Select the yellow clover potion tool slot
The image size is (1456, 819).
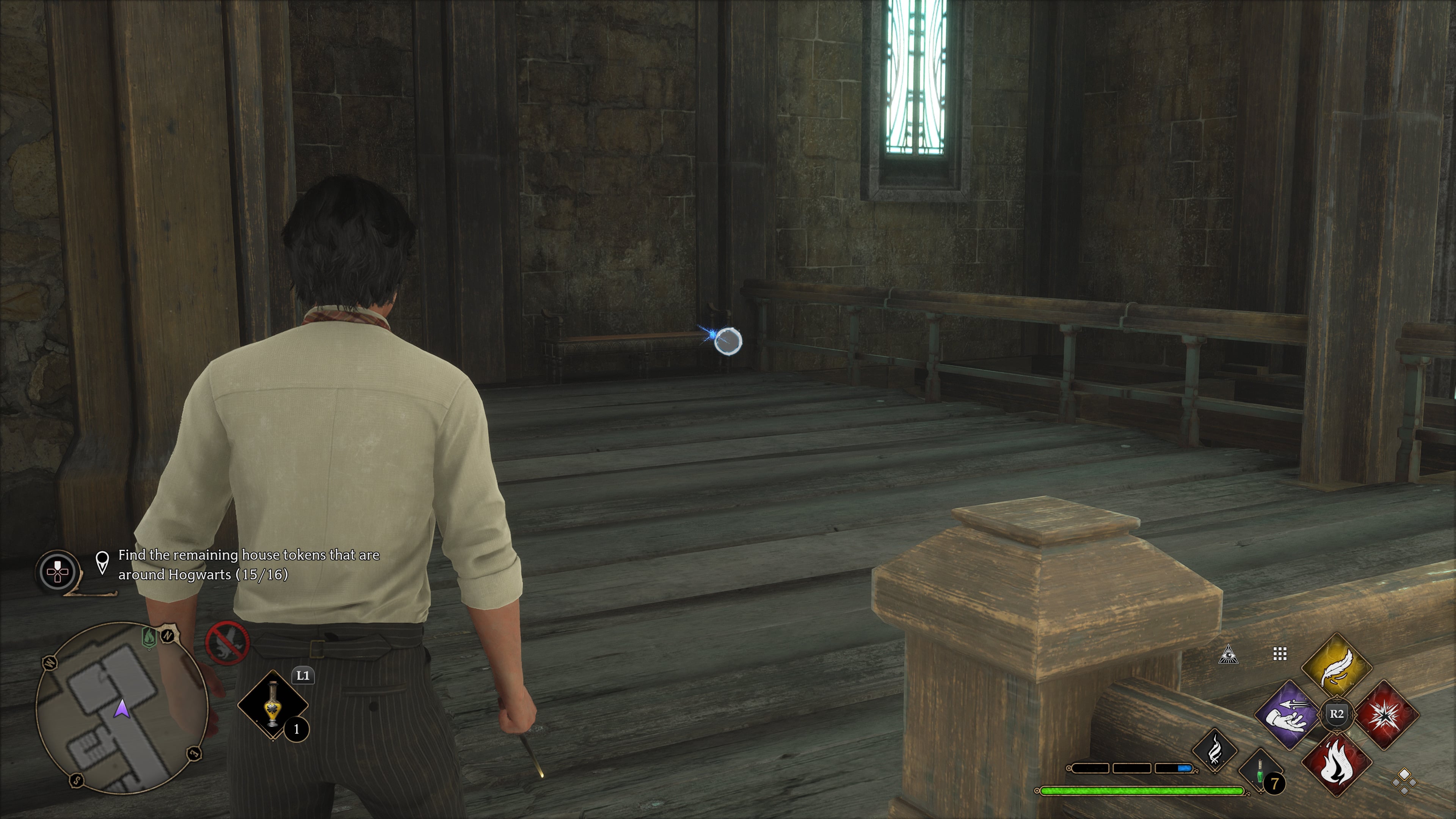(x=273, y=704)
